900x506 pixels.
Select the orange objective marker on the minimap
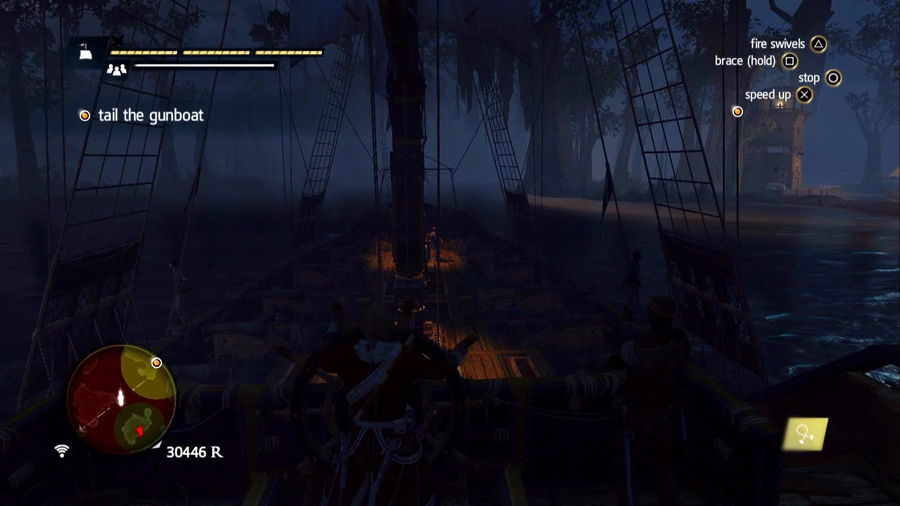[157, 362]
